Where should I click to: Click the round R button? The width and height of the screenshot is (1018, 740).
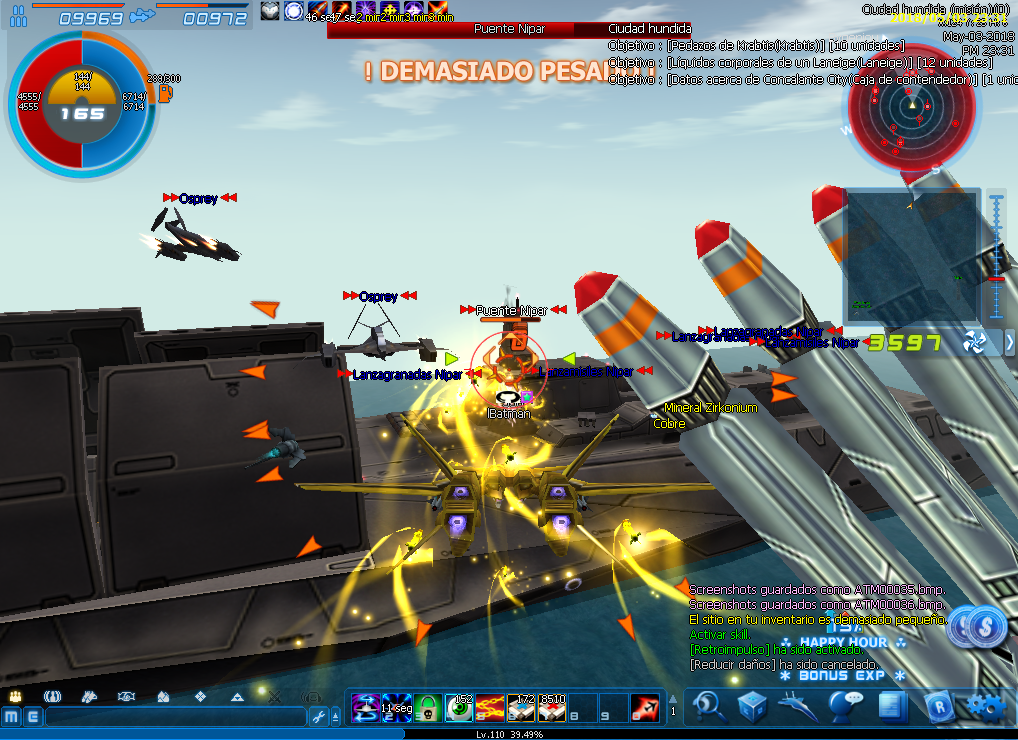(x=938, y=706)
